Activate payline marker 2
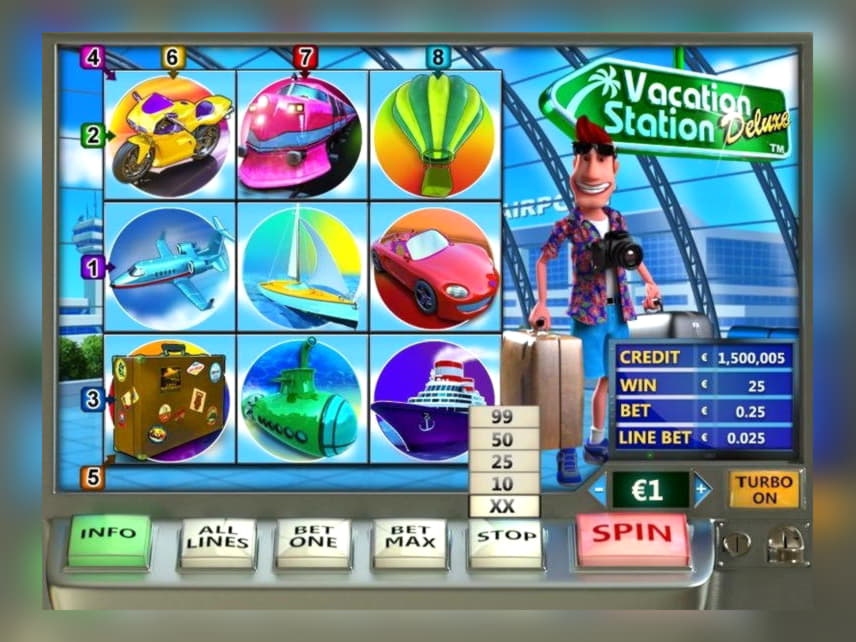The height and width of the screenshot is (642, 856). click(x=93, y=135)
